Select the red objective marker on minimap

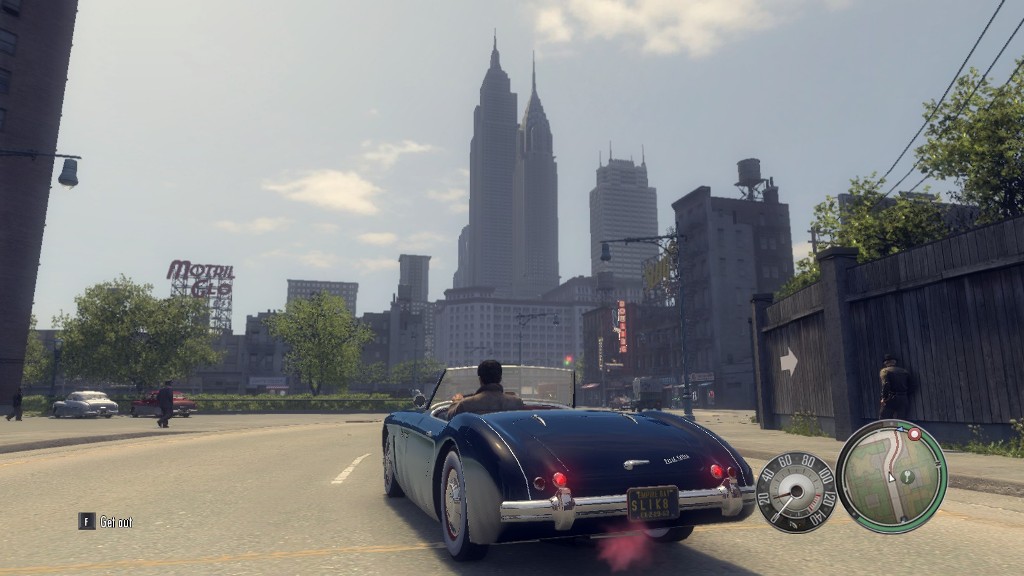coord(912,434)
